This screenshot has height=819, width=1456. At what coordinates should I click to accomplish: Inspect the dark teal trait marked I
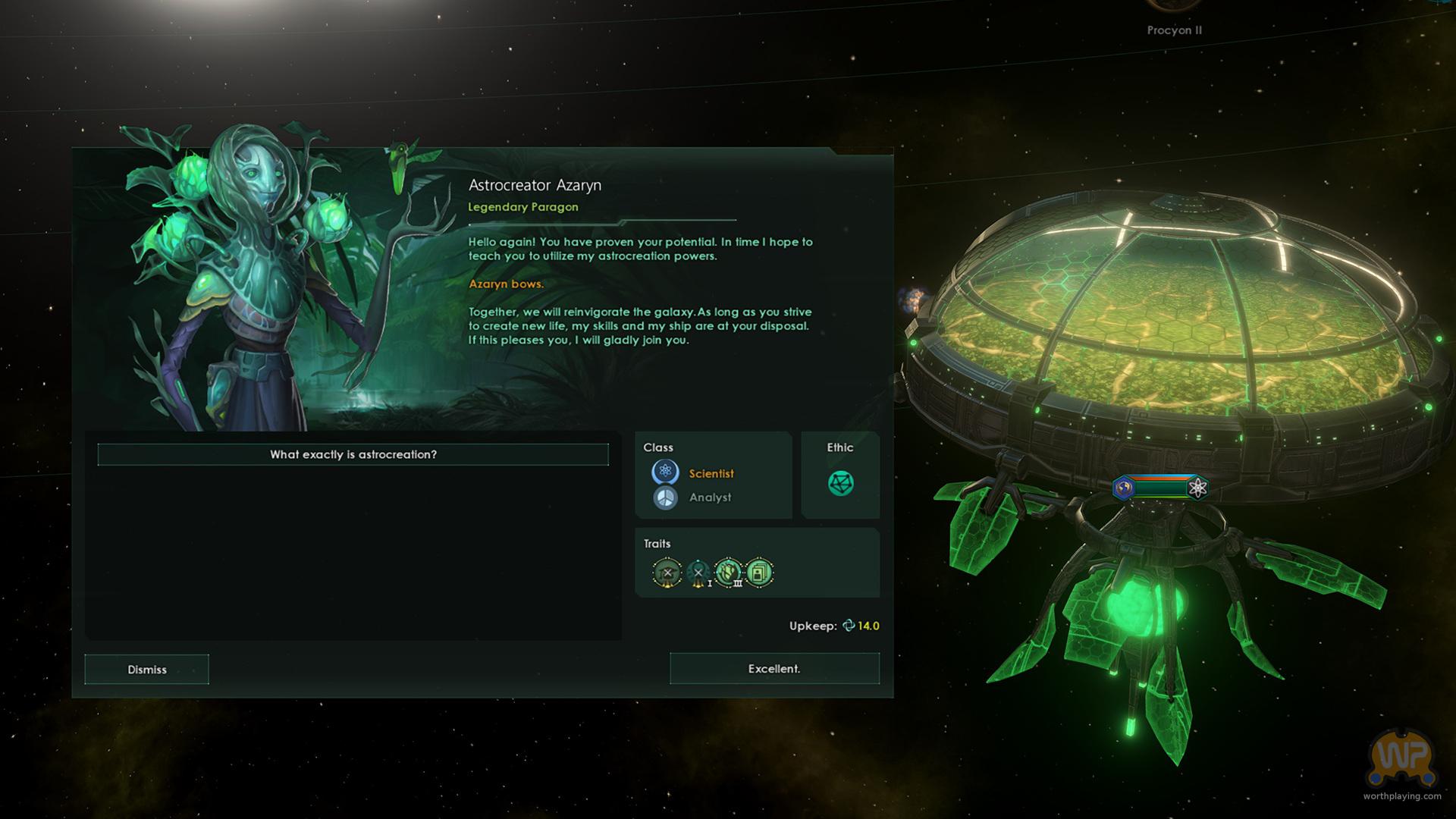698,573
